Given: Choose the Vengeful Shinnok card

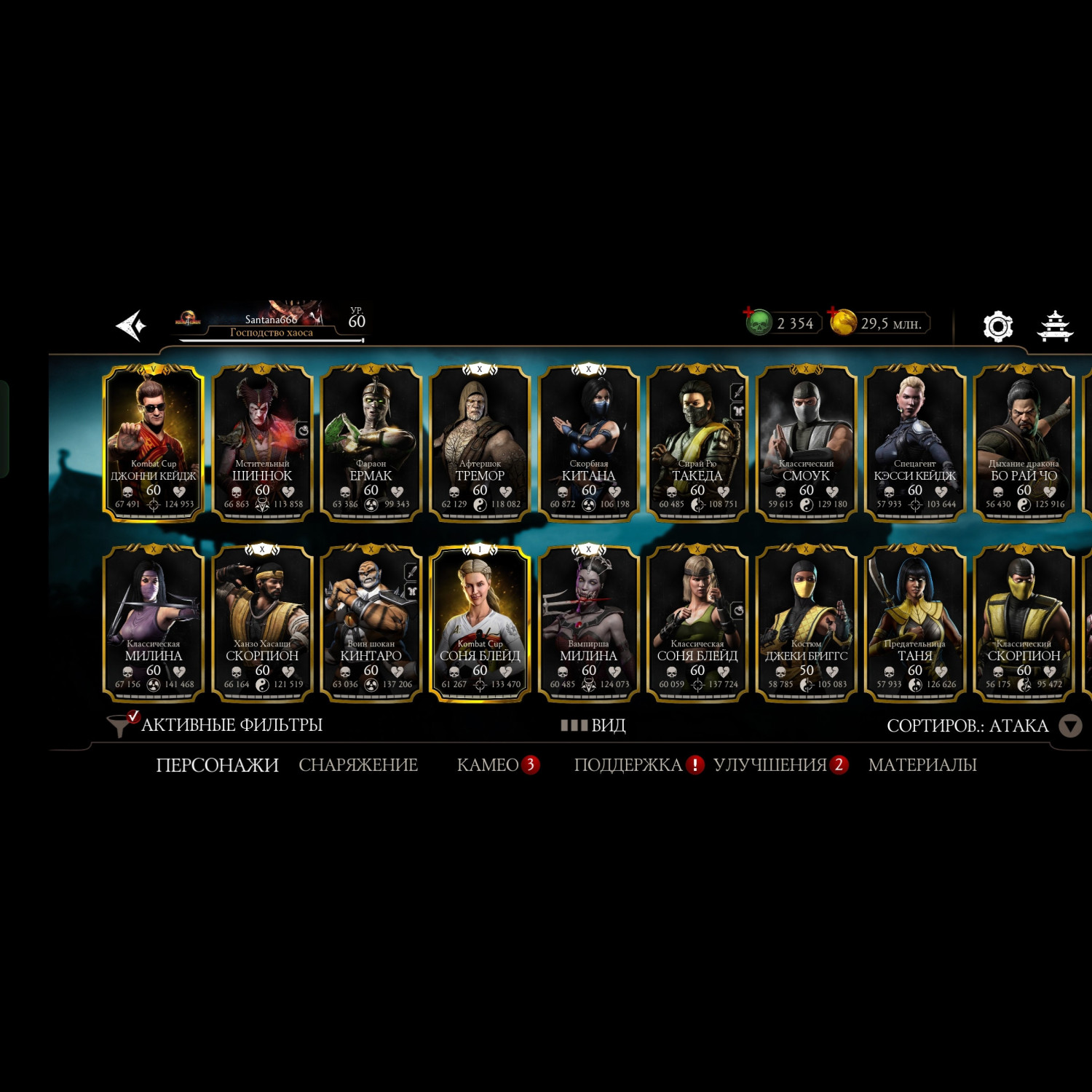Looking at the screenshot, I should (x=262, y=443).
